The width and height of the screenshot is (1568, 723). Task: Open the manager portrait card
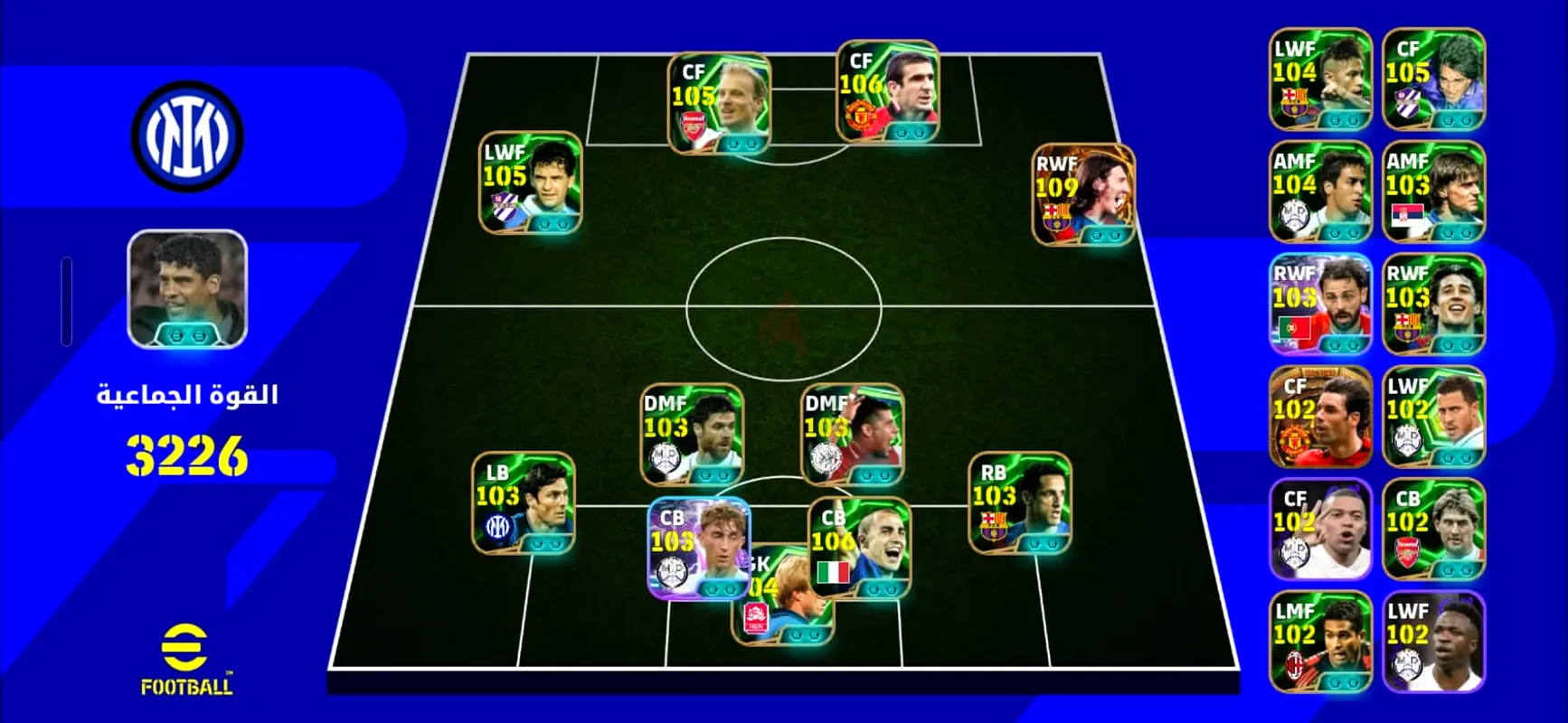pos(187,289)
